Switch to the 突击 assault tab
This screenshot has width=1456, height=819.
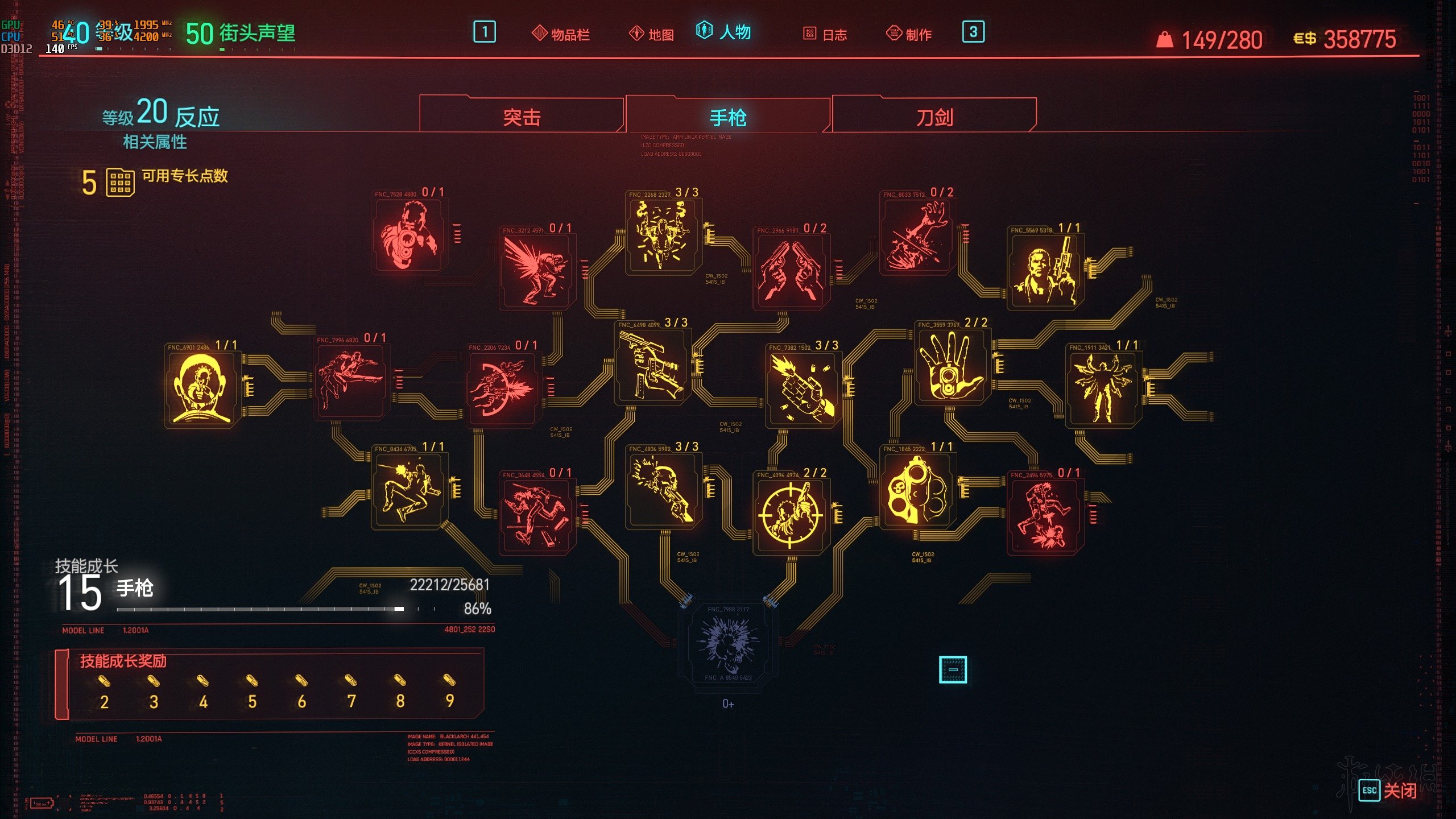[x=522, y=117]
